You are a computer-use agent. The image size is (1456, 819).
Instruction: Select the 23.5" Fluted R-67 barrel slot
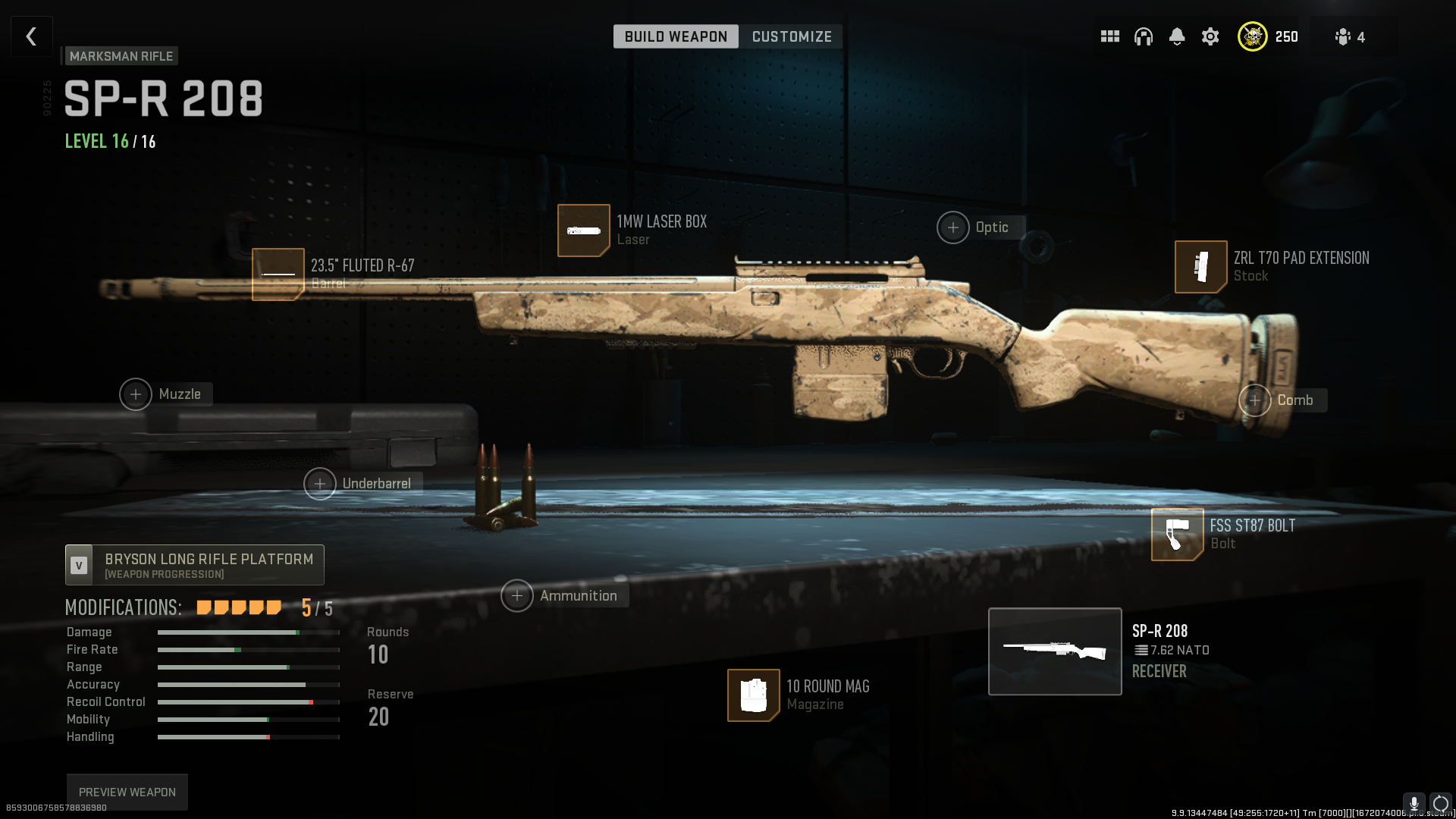(278, 274)
